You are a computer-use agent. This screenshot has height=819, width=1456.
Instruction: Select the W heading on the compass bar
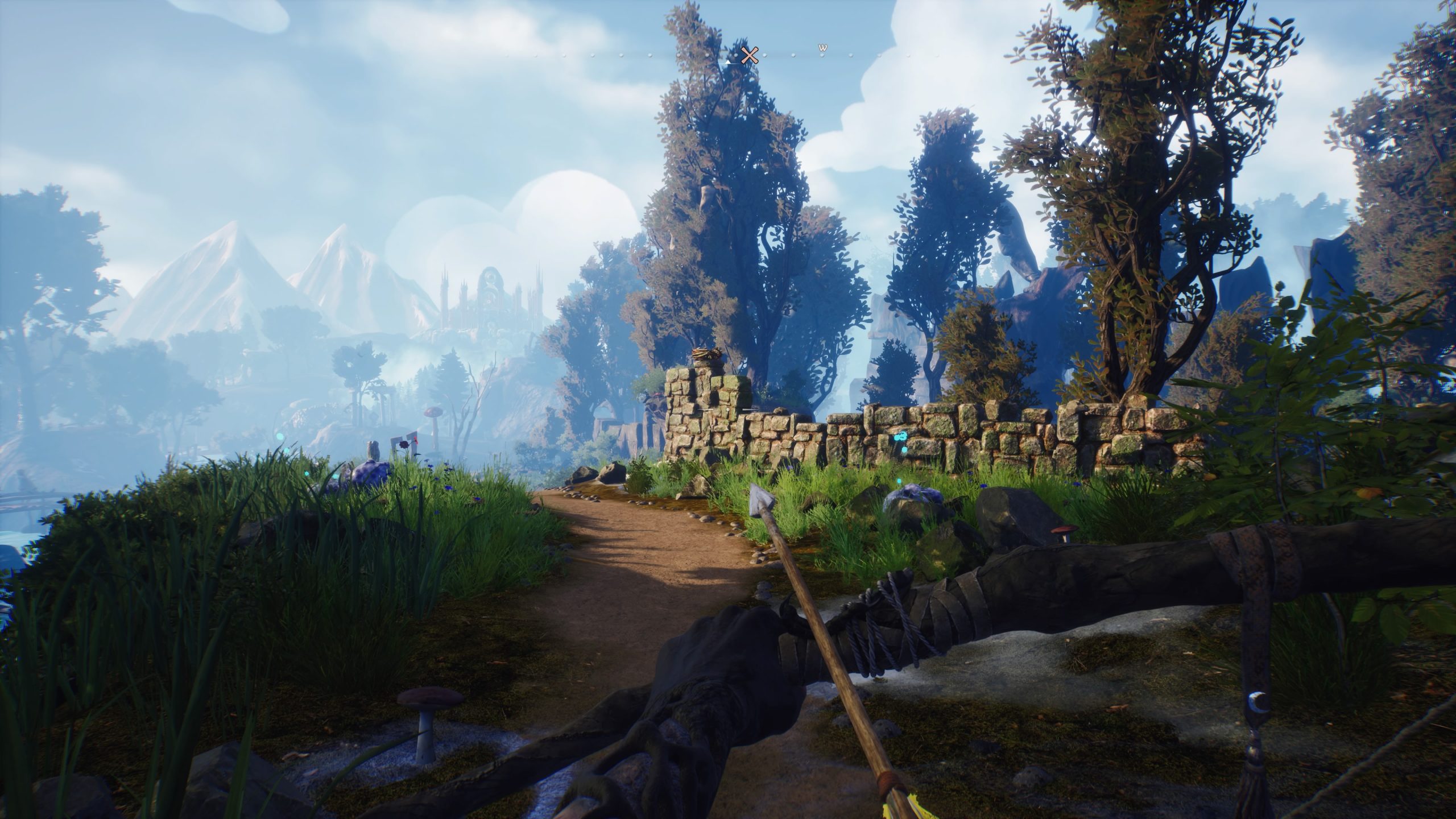[822, 48]
